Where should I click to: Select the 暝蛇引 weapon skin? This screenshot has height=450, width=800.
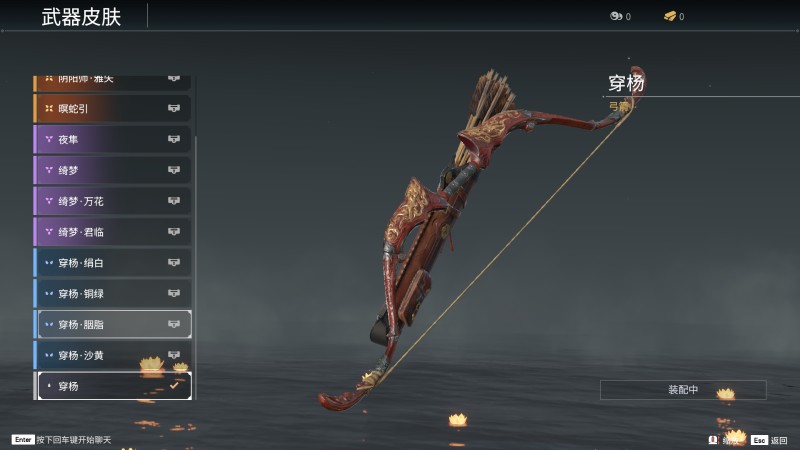pyautogui.click(x=112, y=108)
